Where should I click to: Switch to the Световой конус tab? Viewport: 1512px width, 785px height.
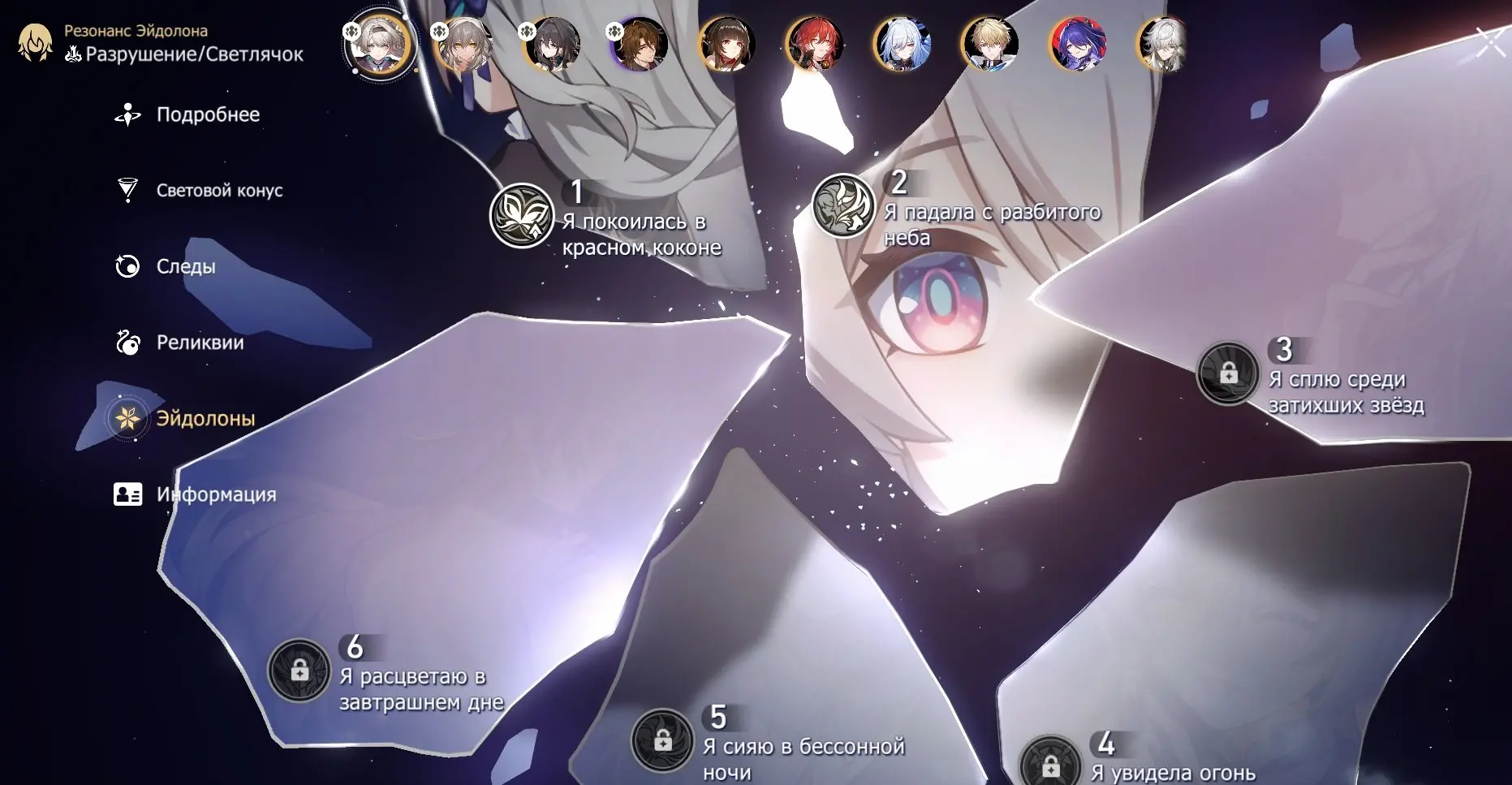coord(218,191)
